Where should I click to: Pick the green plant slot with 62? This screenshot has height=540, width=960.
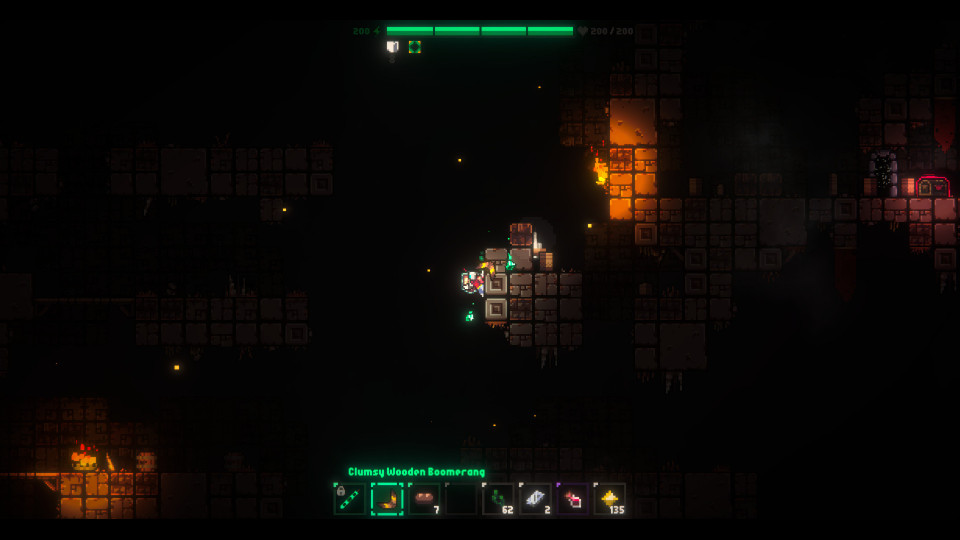[498, 498]
